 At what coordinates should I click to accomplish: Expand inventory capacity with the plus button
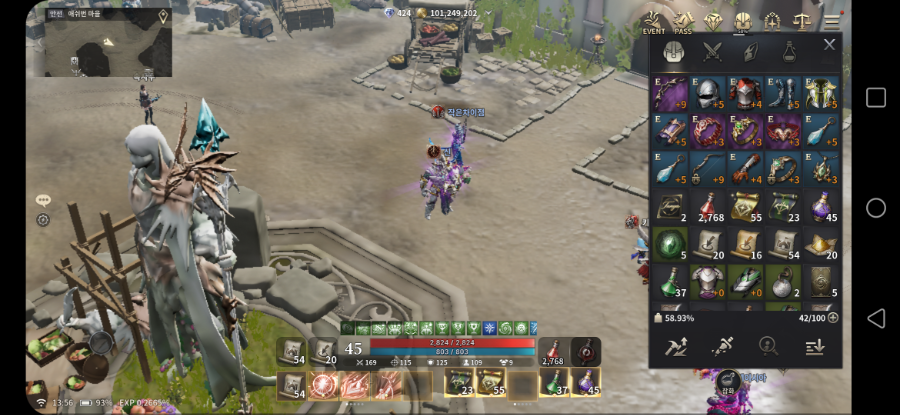(833, 318)
